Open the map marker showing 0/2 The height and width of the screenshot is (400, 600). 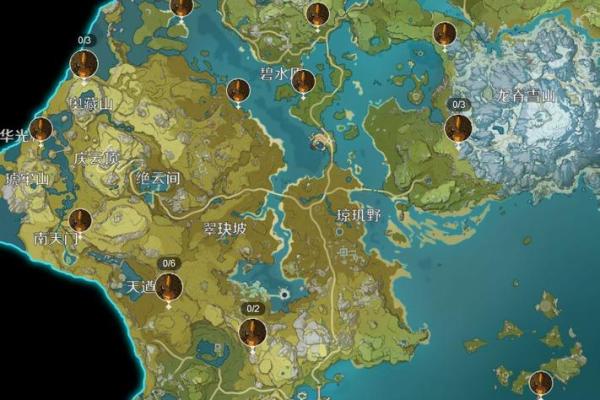(x=253, y=333)
